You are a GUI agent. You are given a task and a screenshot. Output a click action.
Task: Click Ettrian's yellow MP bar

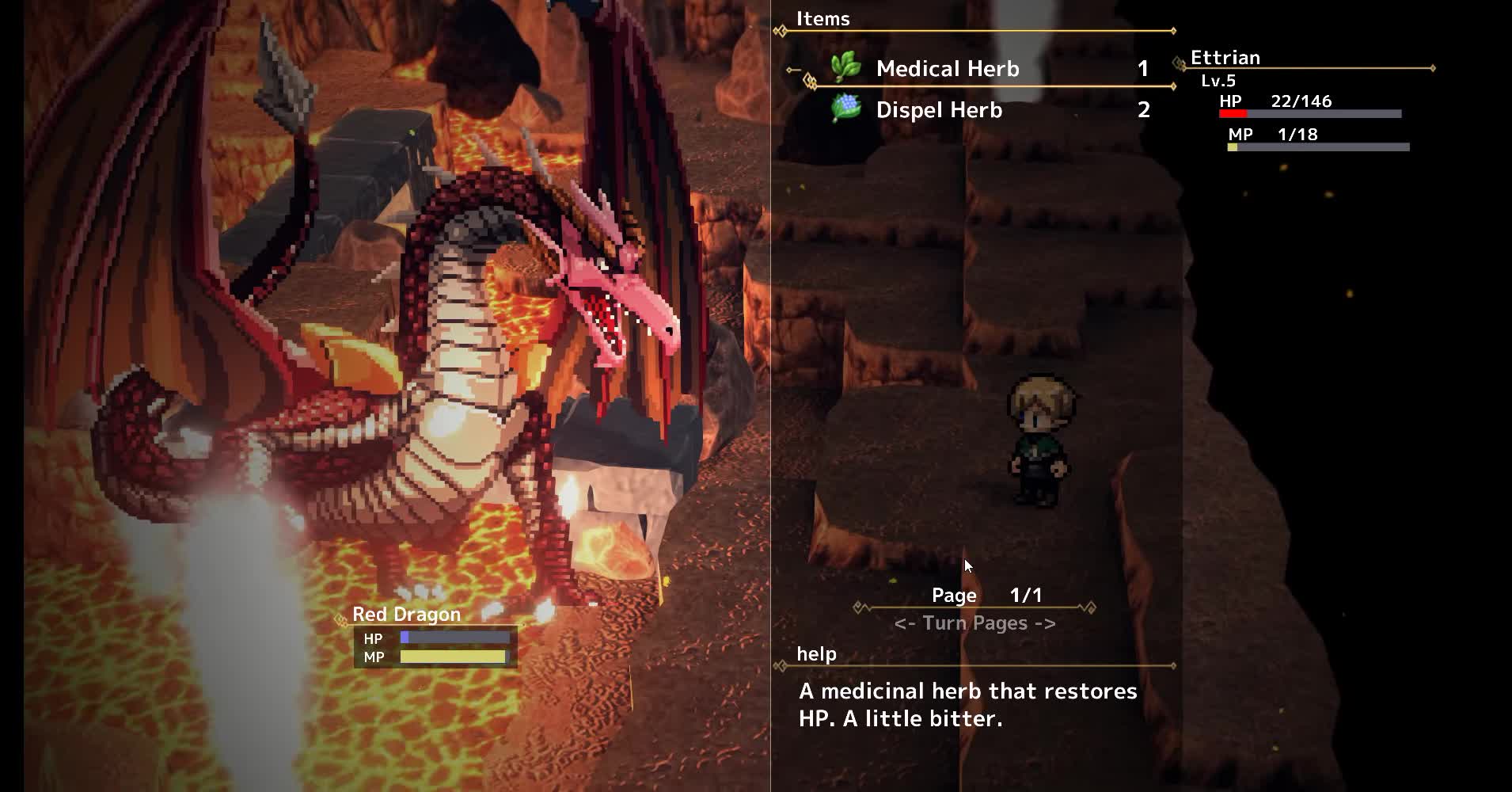1234,146
